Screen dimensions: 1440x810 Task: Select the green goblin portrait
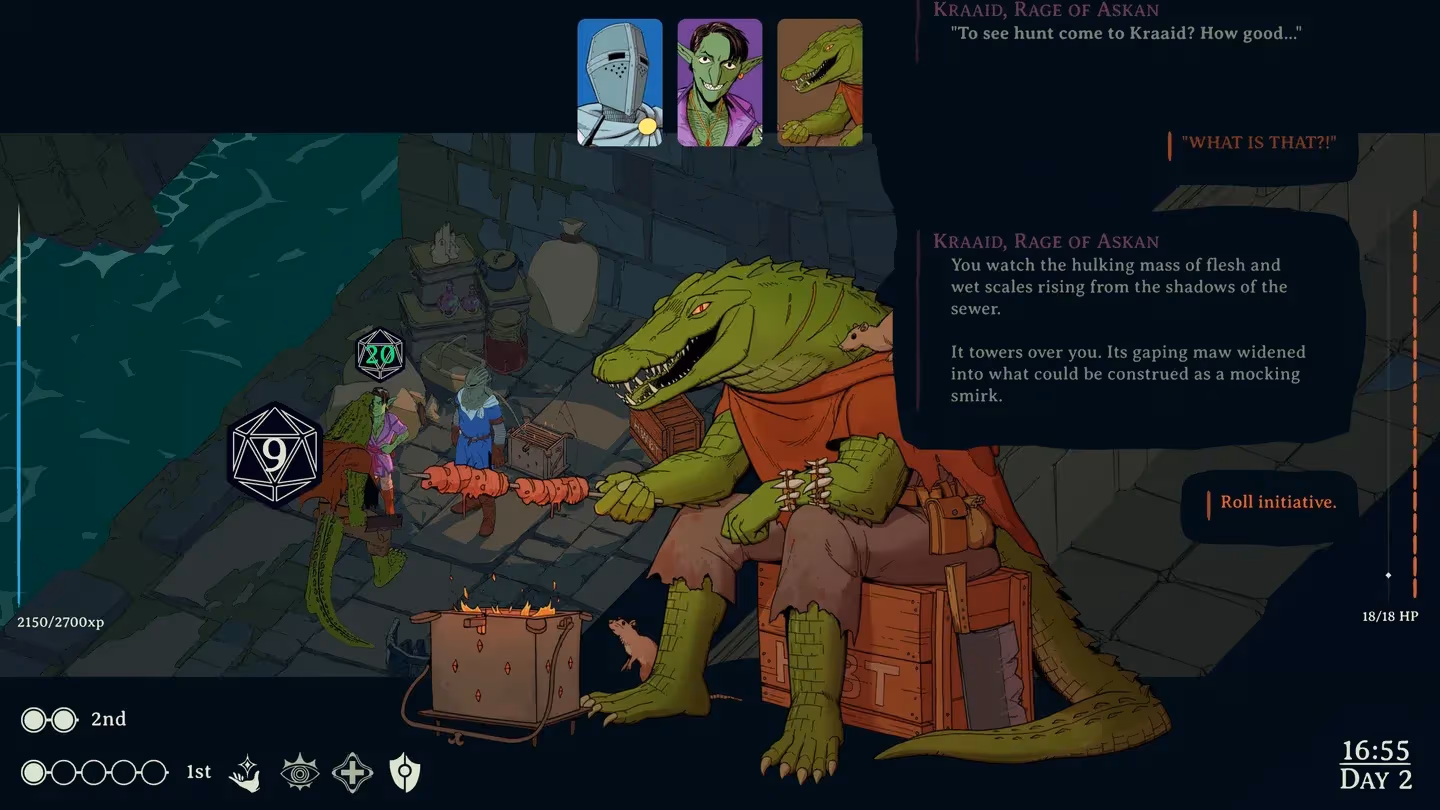click(x=720, y=83)
